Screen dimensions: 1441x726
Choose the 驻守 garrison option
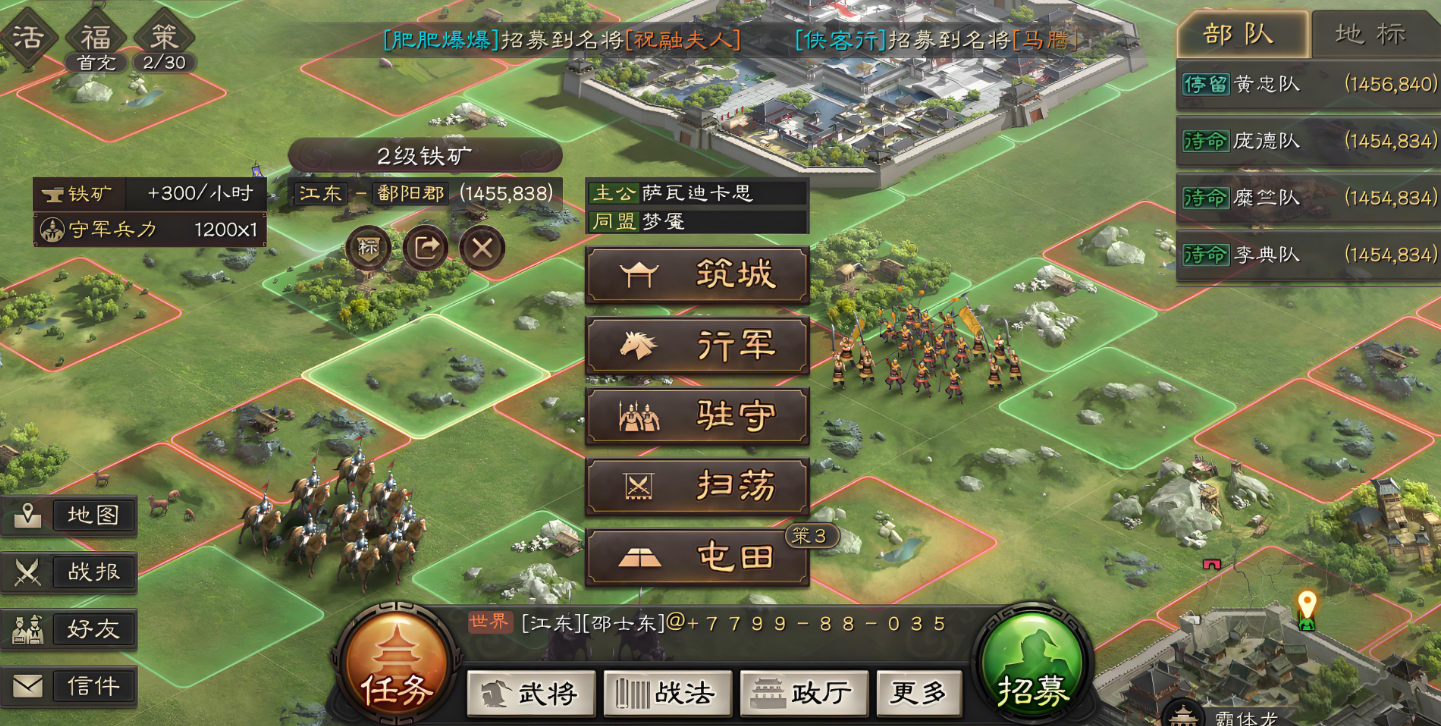pyautogui.click(x=697, y=416)
